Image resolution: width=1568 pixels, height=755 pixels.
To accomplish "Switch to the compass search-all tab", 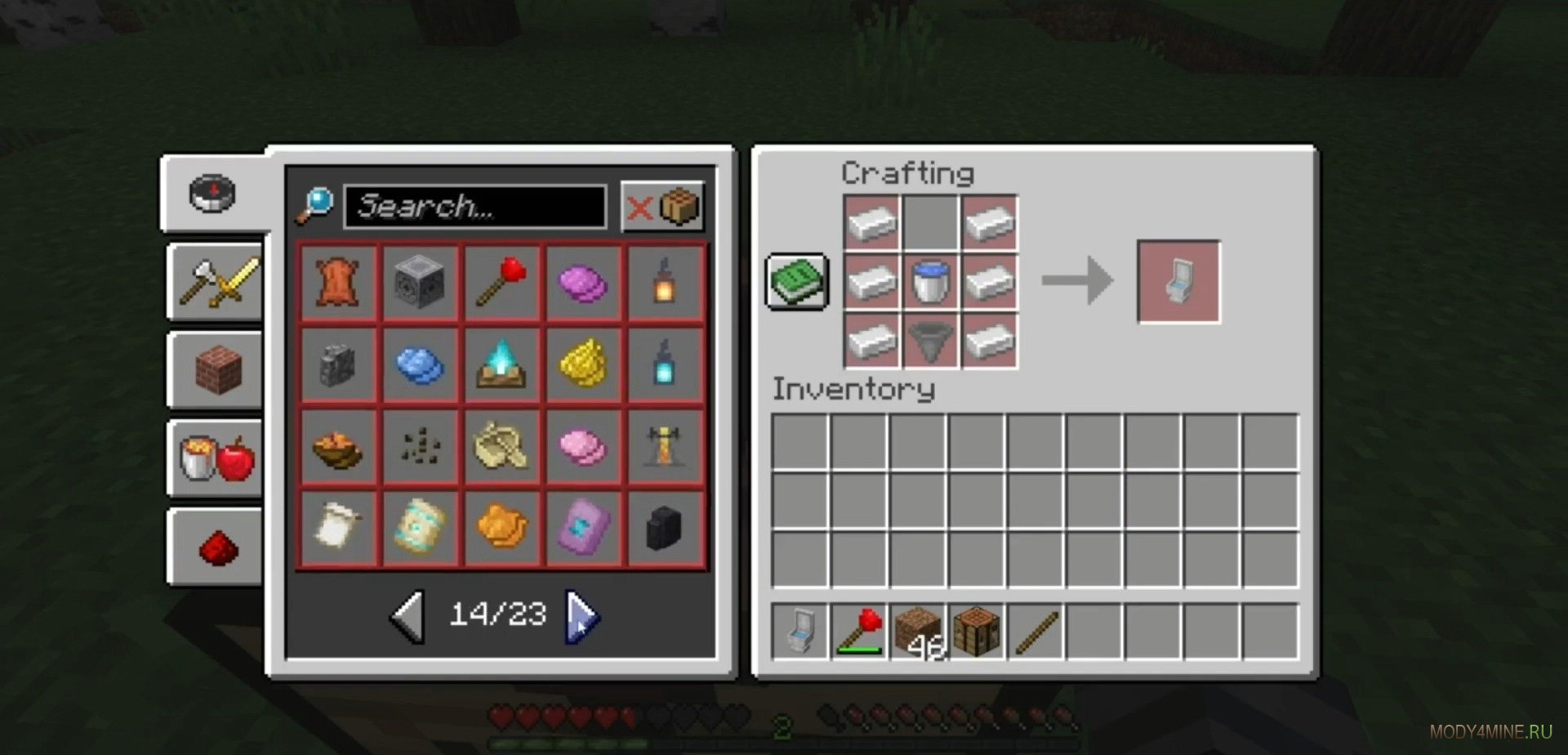I will (213, 194).
